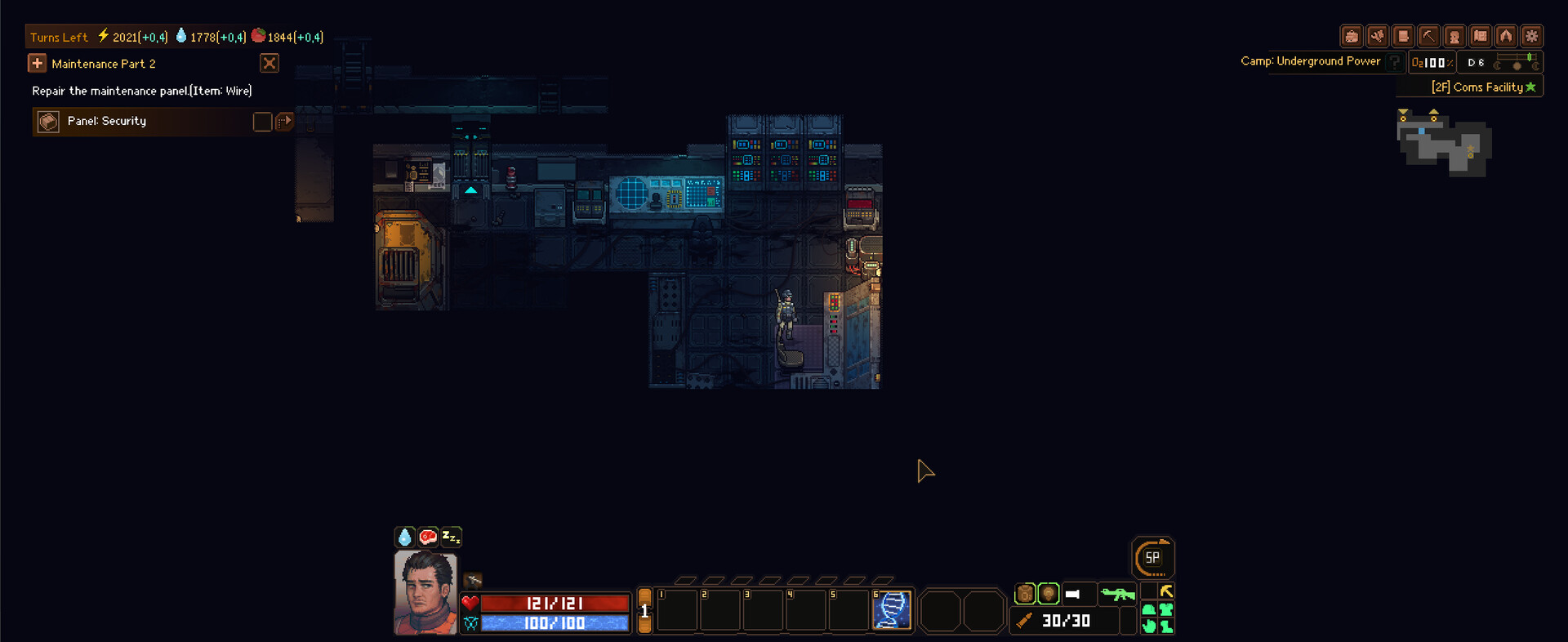Open the backpack inventory icon

[x=1352, y=36]
